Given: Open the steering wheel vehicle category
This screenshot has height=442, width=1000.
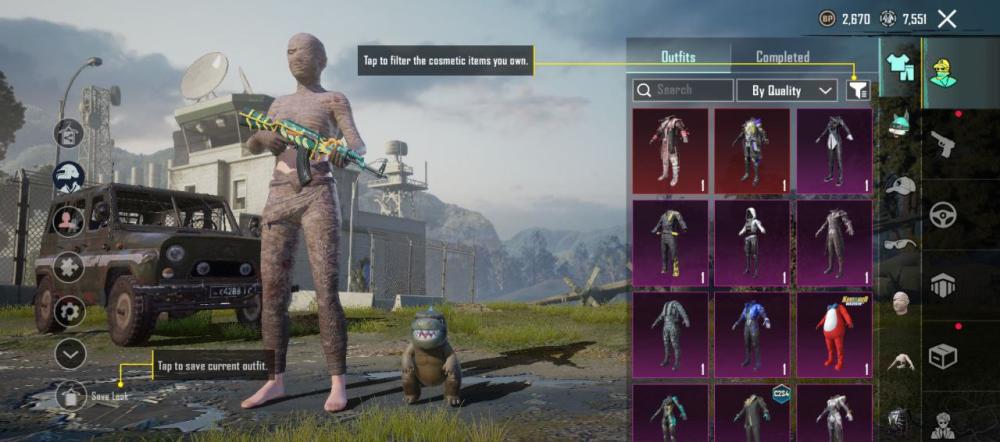Looking at the screenshot, I should coord(943,215).
